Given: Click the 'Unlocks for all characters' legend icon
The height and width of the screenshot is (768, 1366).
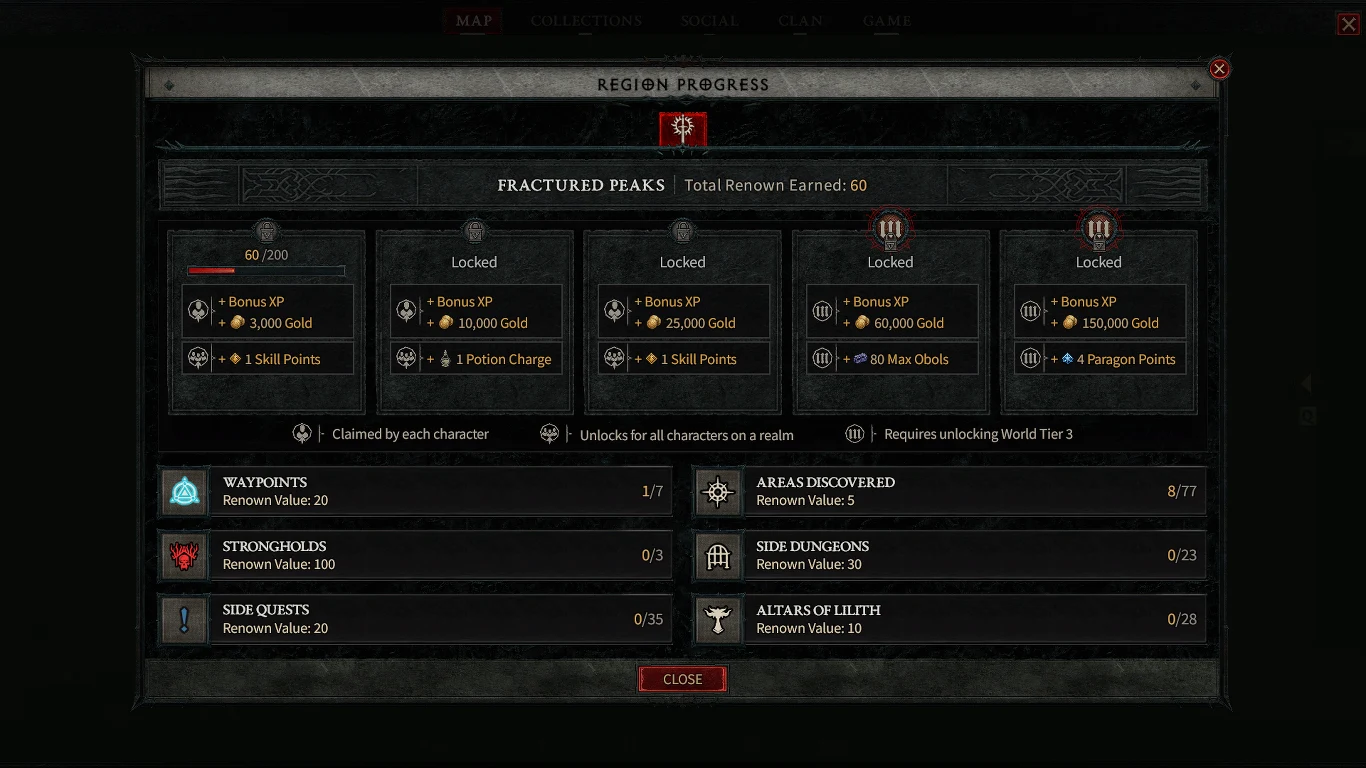Looking at the screenshot, I should (550, 433).
